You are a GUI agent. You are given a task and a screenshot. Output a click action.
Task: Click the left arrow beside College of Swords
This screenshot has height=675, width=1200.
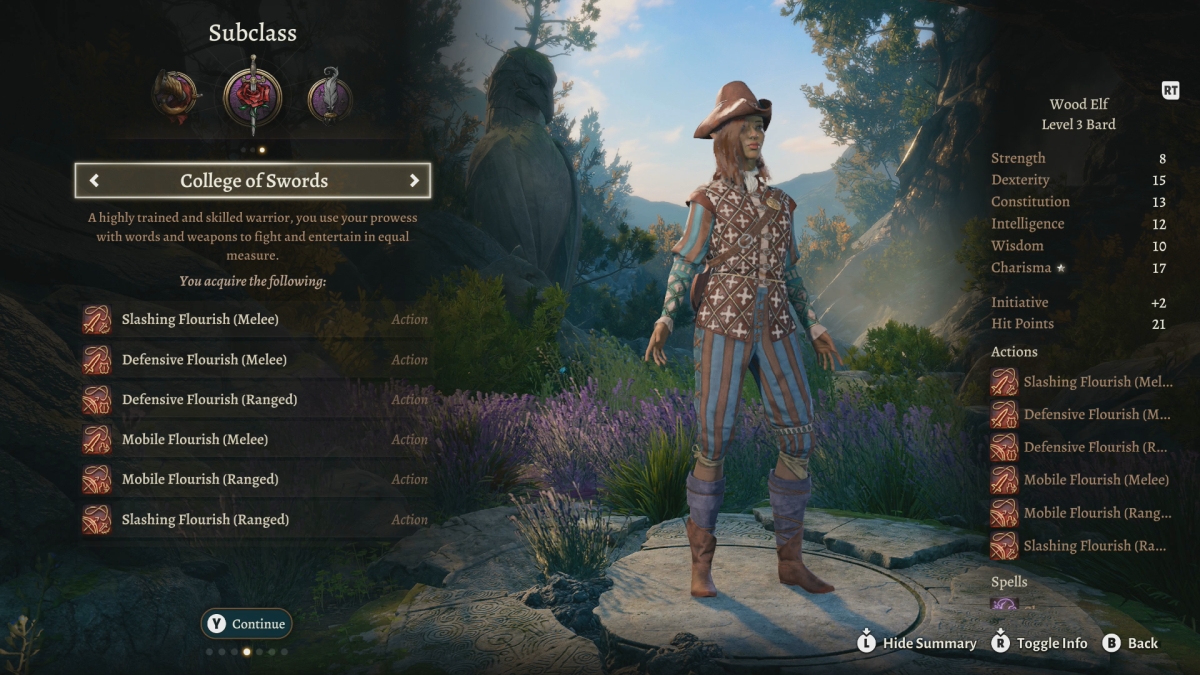point(95,181)
